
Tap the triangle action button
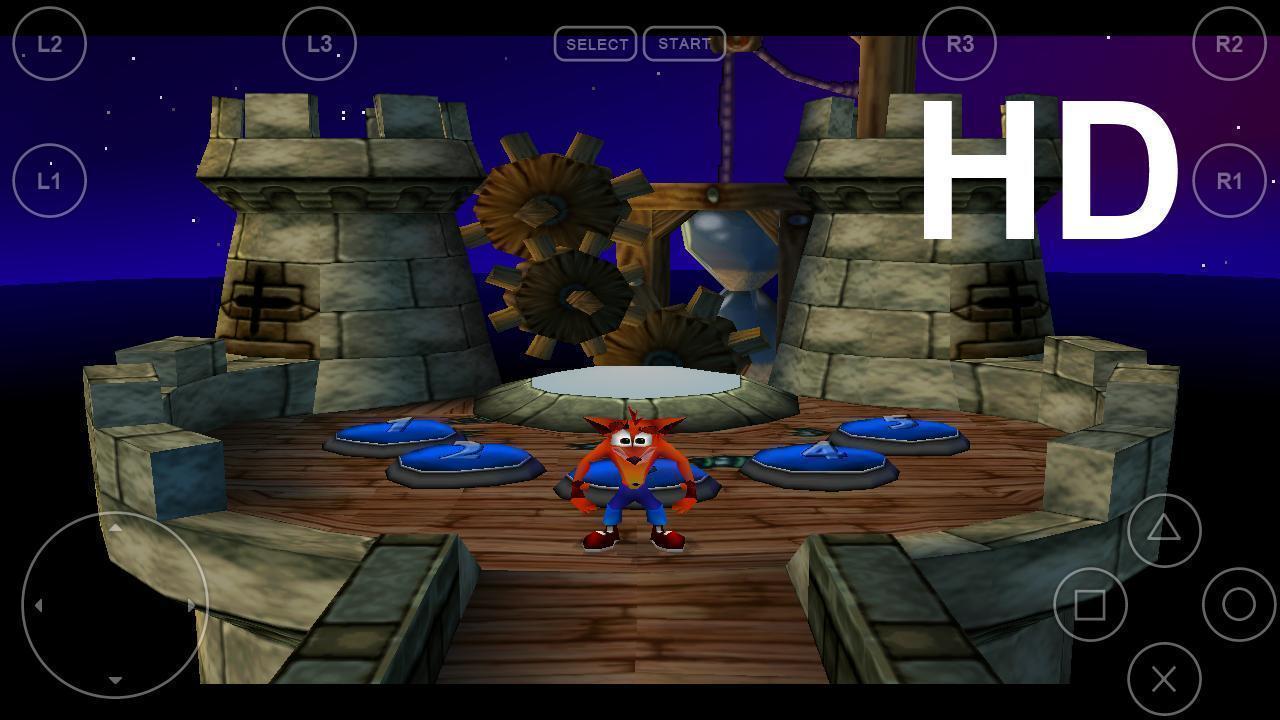(x=1164, y=530)
